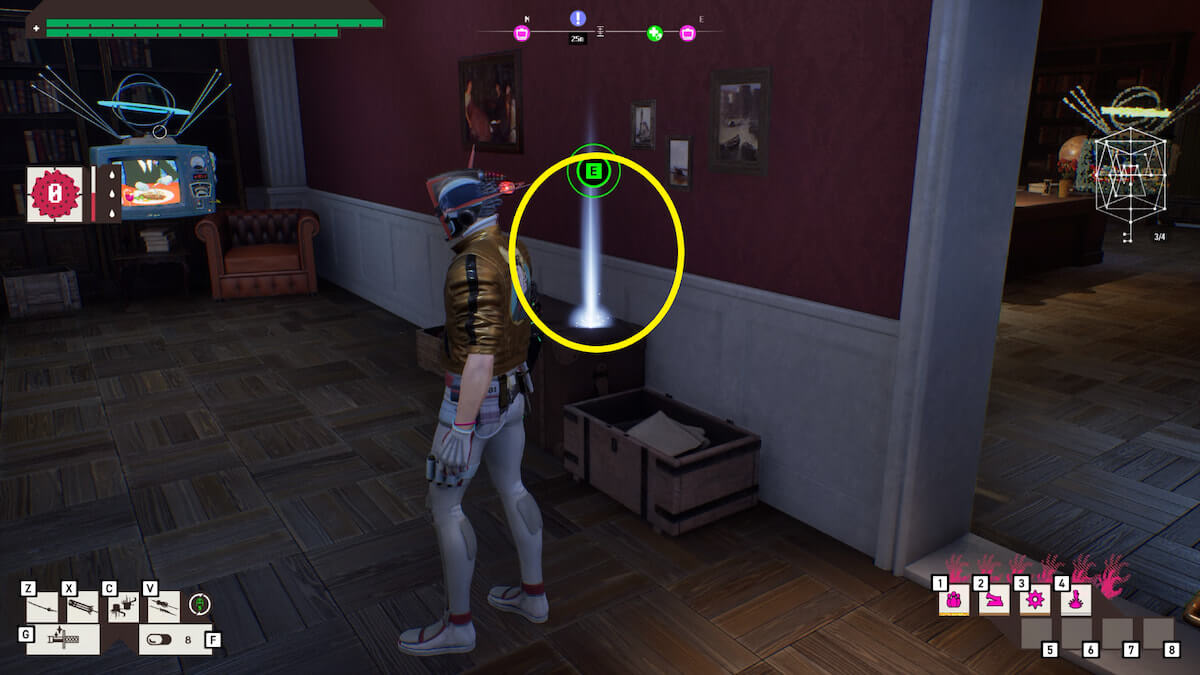Select the Z weapon slot with the thin needle
This screenshot has height=675, width=1200.
[x=41, y=605]
